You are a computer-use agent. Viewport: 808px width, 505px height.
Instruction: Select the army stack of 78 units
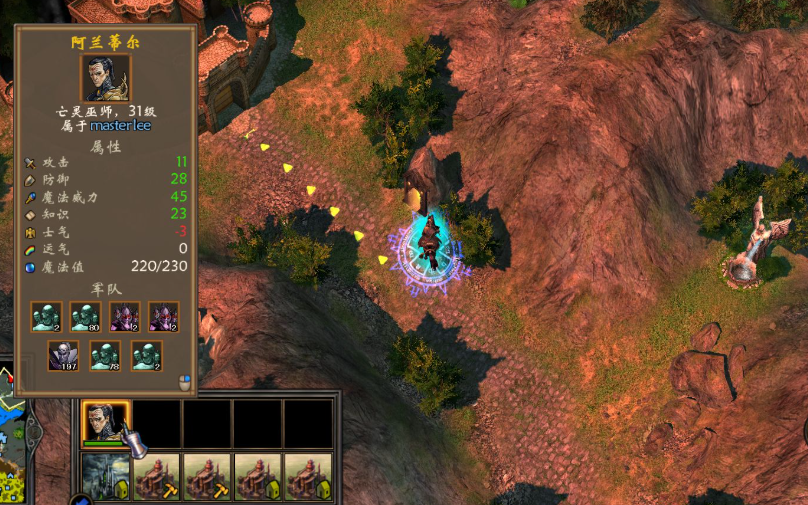(105, 356)
